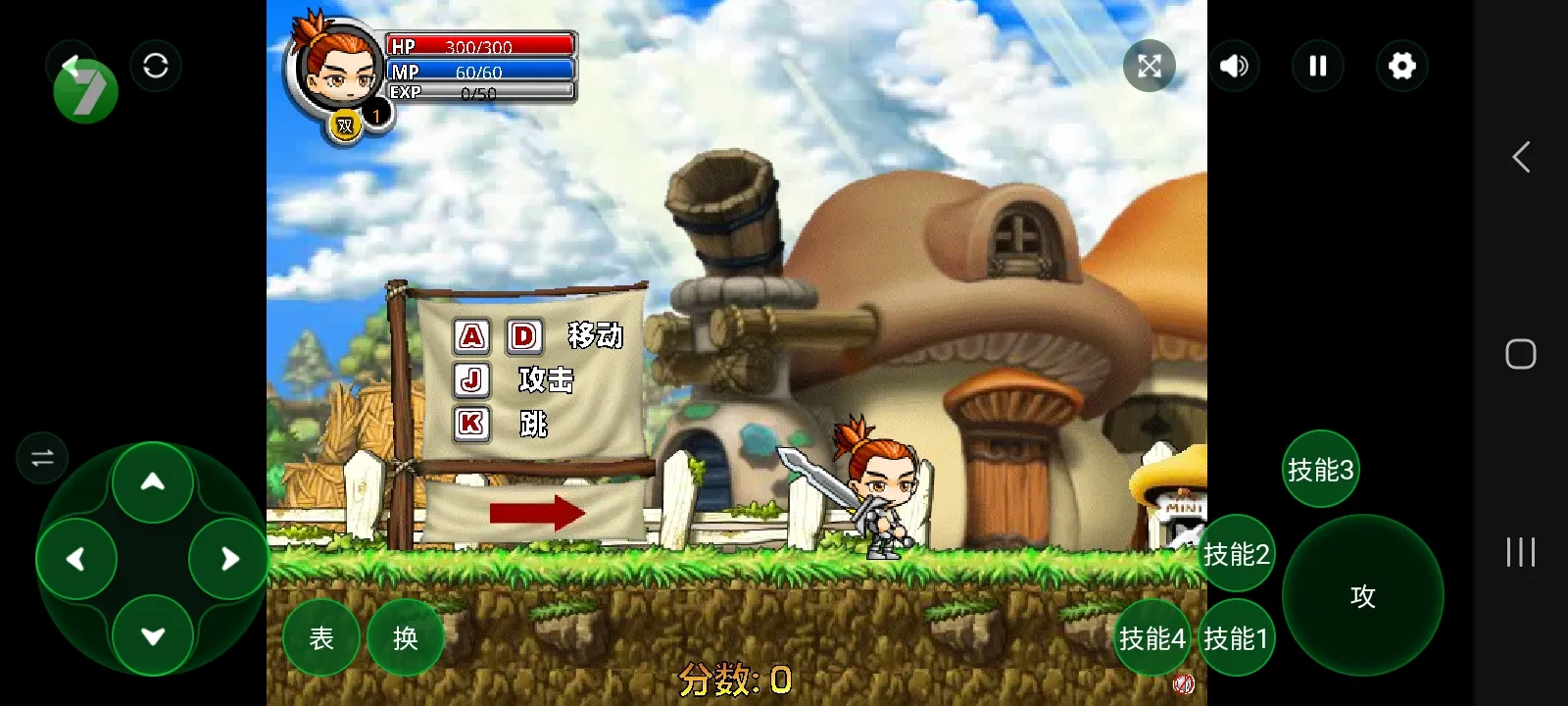Click the swap-arrows control layout toggle
This screenshot has height=706, width=1568.
click(42, 458)
